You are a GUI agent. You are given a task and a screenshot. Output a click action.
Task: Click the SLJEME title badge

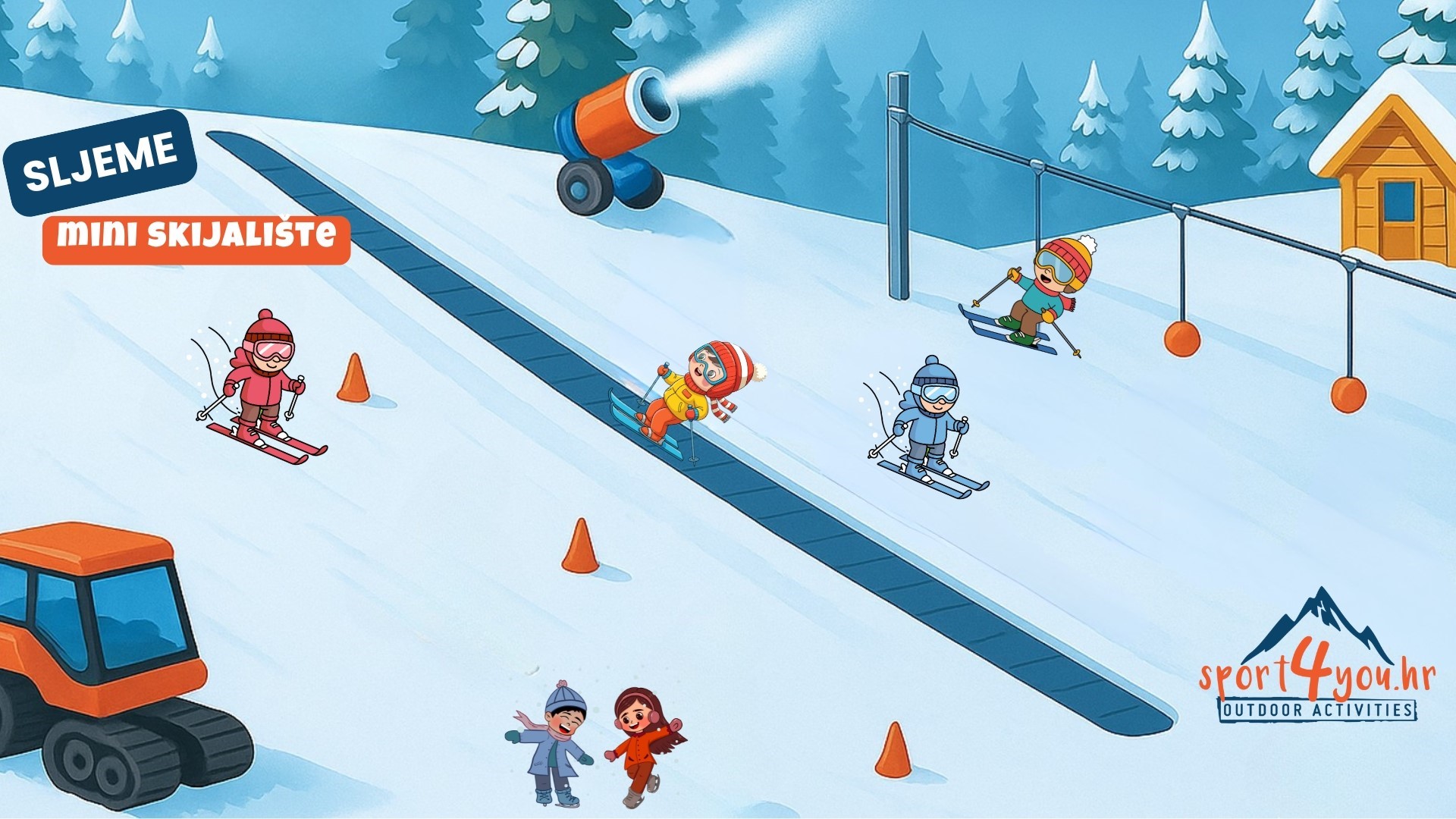click(x=100, y=162)
